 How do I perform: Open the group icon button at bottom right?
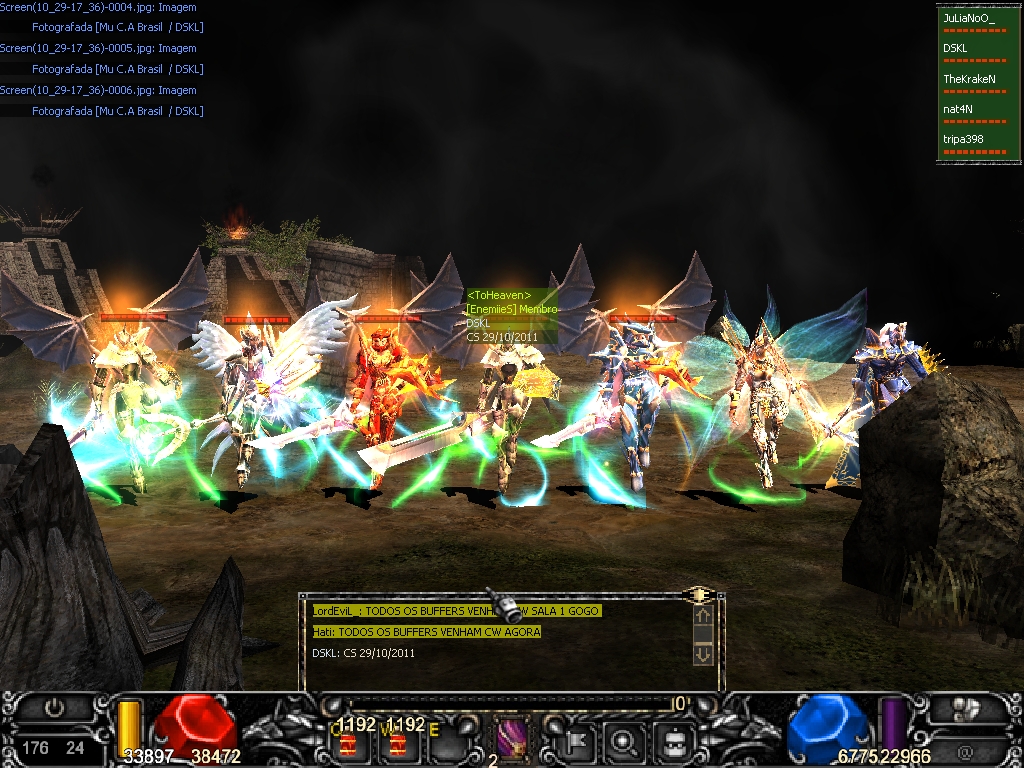pyautogui.click(x=966, y=709)
